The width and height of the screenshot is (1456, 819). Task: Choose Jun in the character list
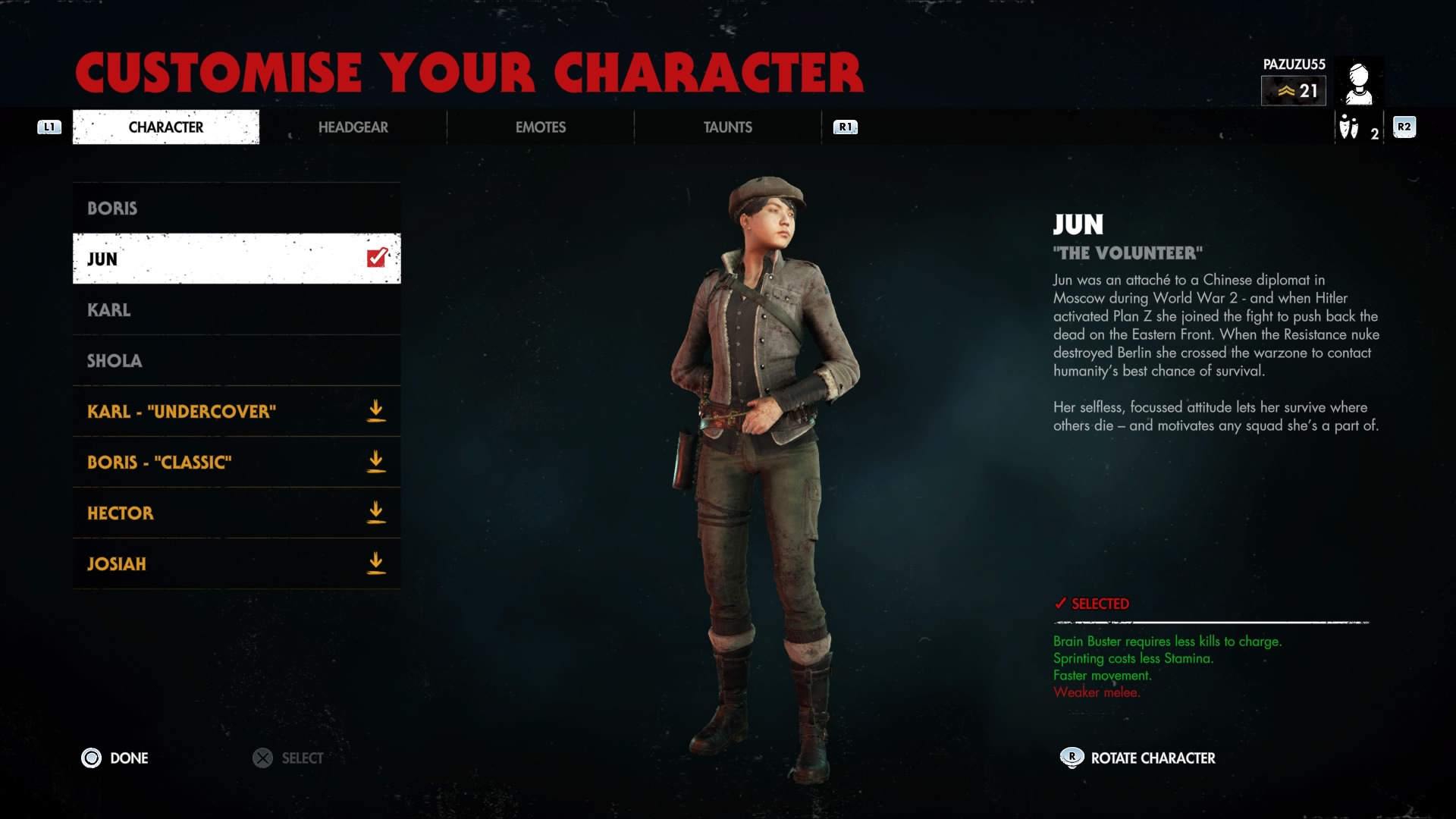[x=236, y=259]
